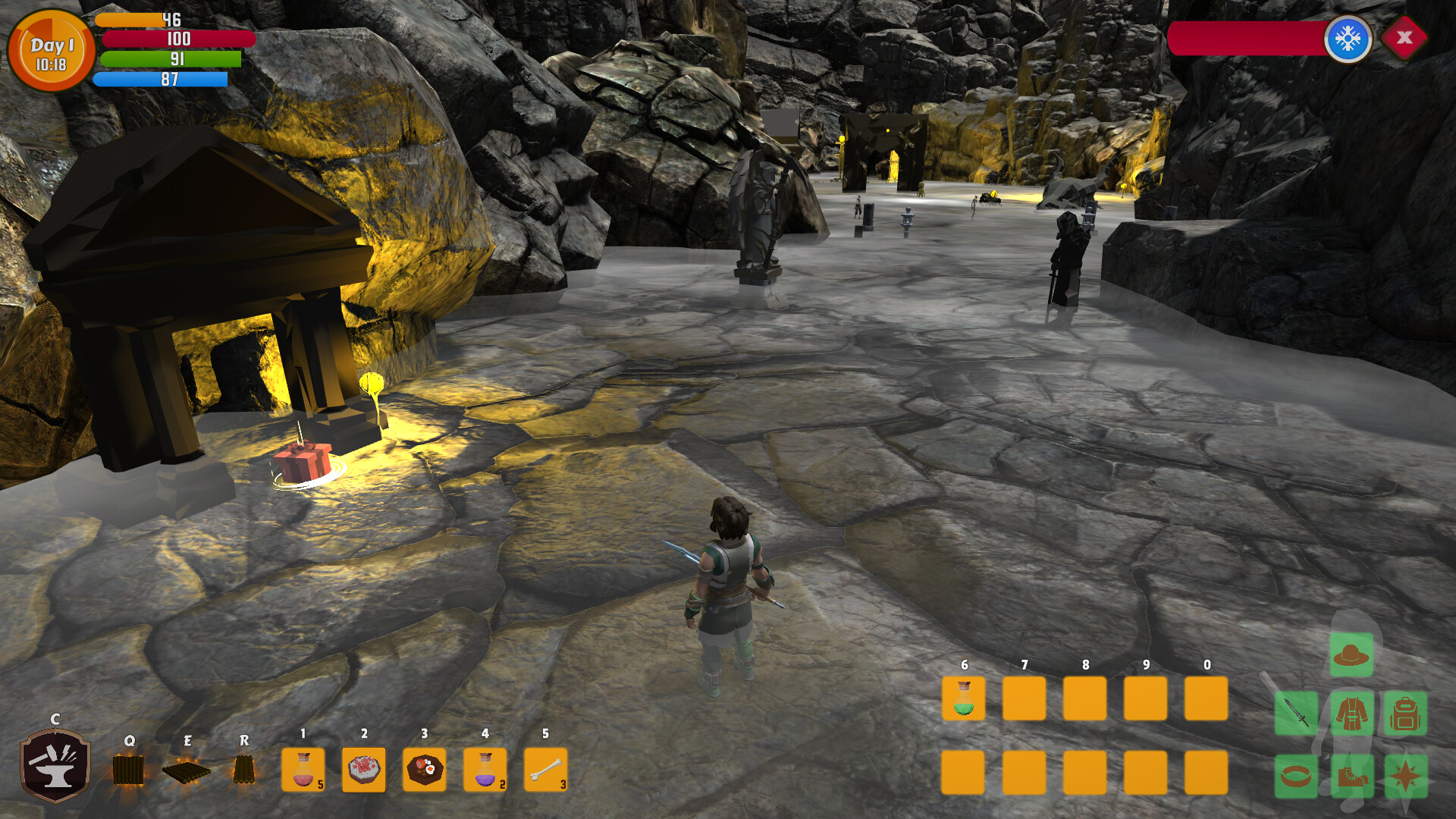Viewport: 1456px width, 819px height.
Task: Close with the red X button
Action: 1404,37
